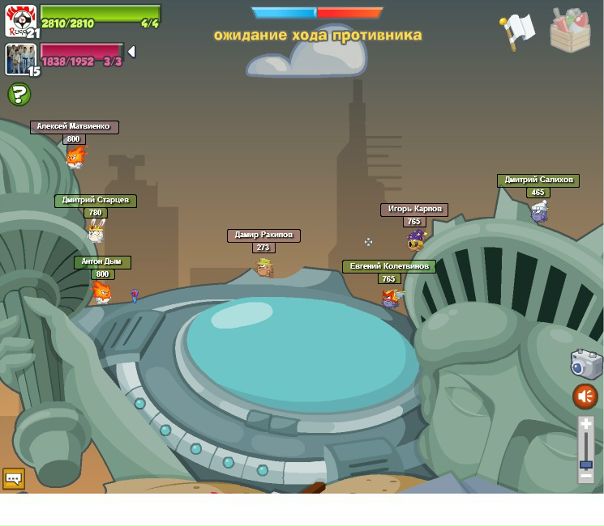Open the weapons crate inventory
This screenshot has width=604, height=526.
[x=570, y=30]
